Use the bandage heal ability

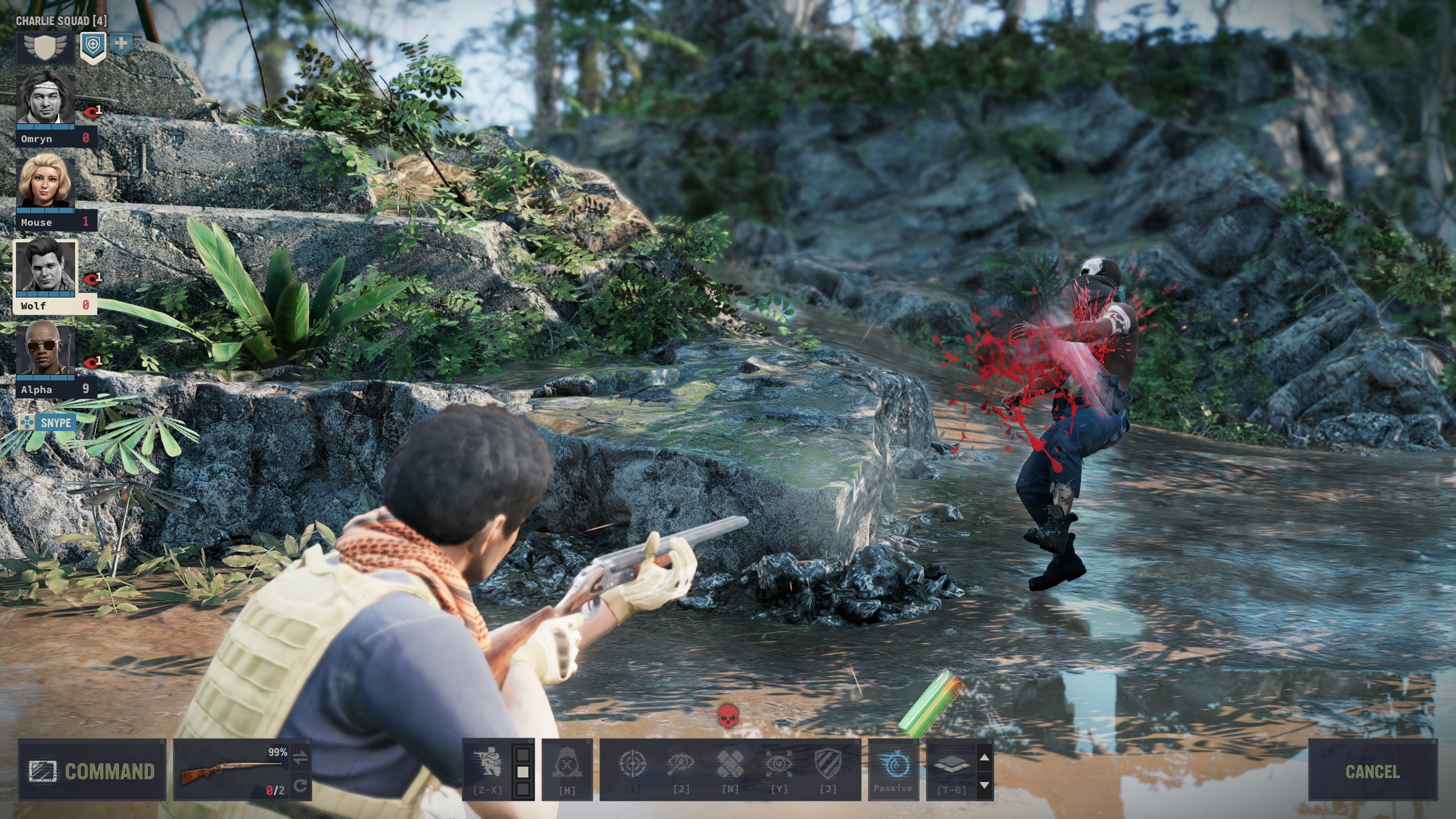click(x=730, y=764)
